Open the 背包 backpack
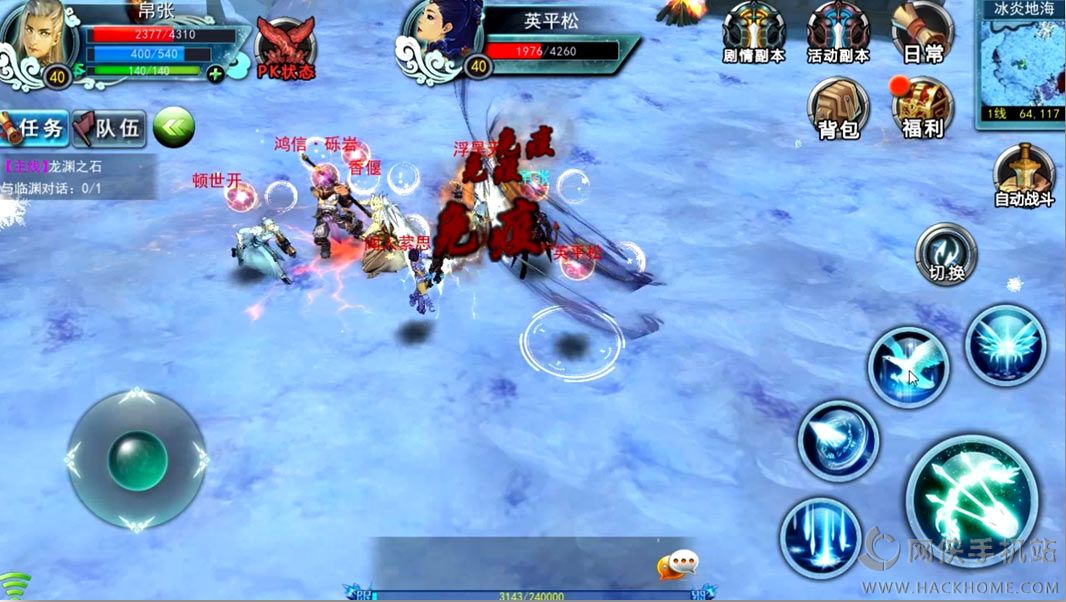The image size is (1066, 602). pos(838,108)
